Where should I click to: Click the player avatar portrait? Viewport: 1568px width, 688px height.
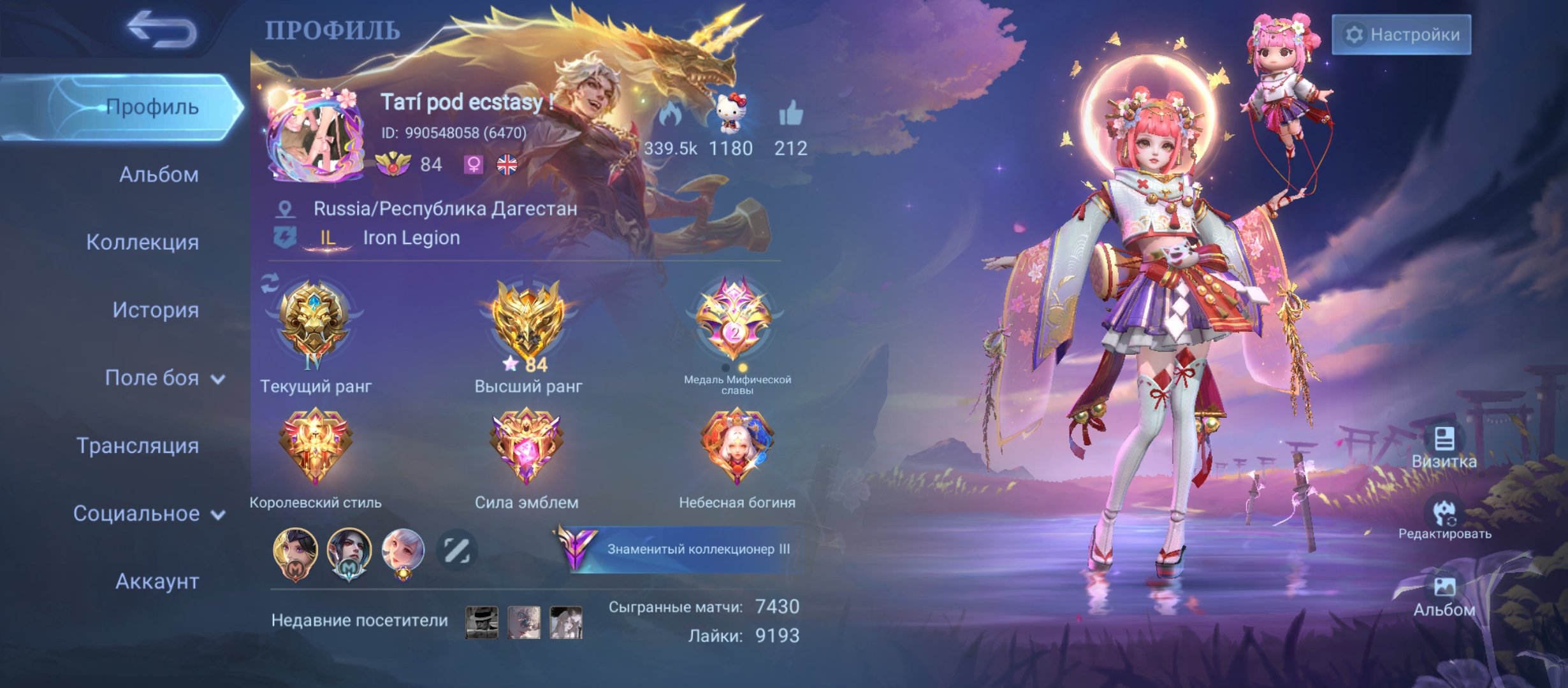316,136
